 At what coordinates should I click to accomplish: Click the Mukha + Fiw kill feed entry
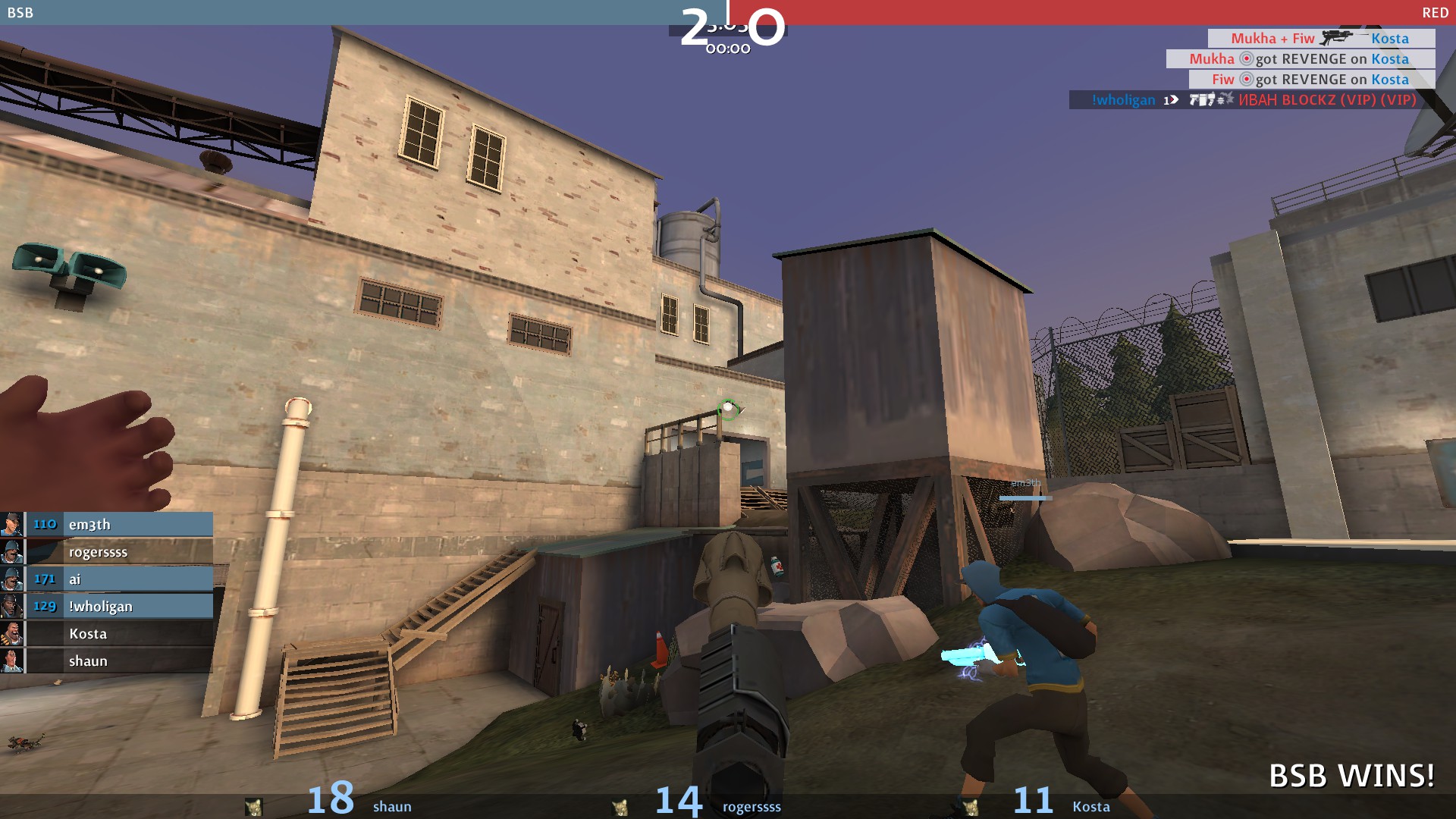coord(1320,39)
